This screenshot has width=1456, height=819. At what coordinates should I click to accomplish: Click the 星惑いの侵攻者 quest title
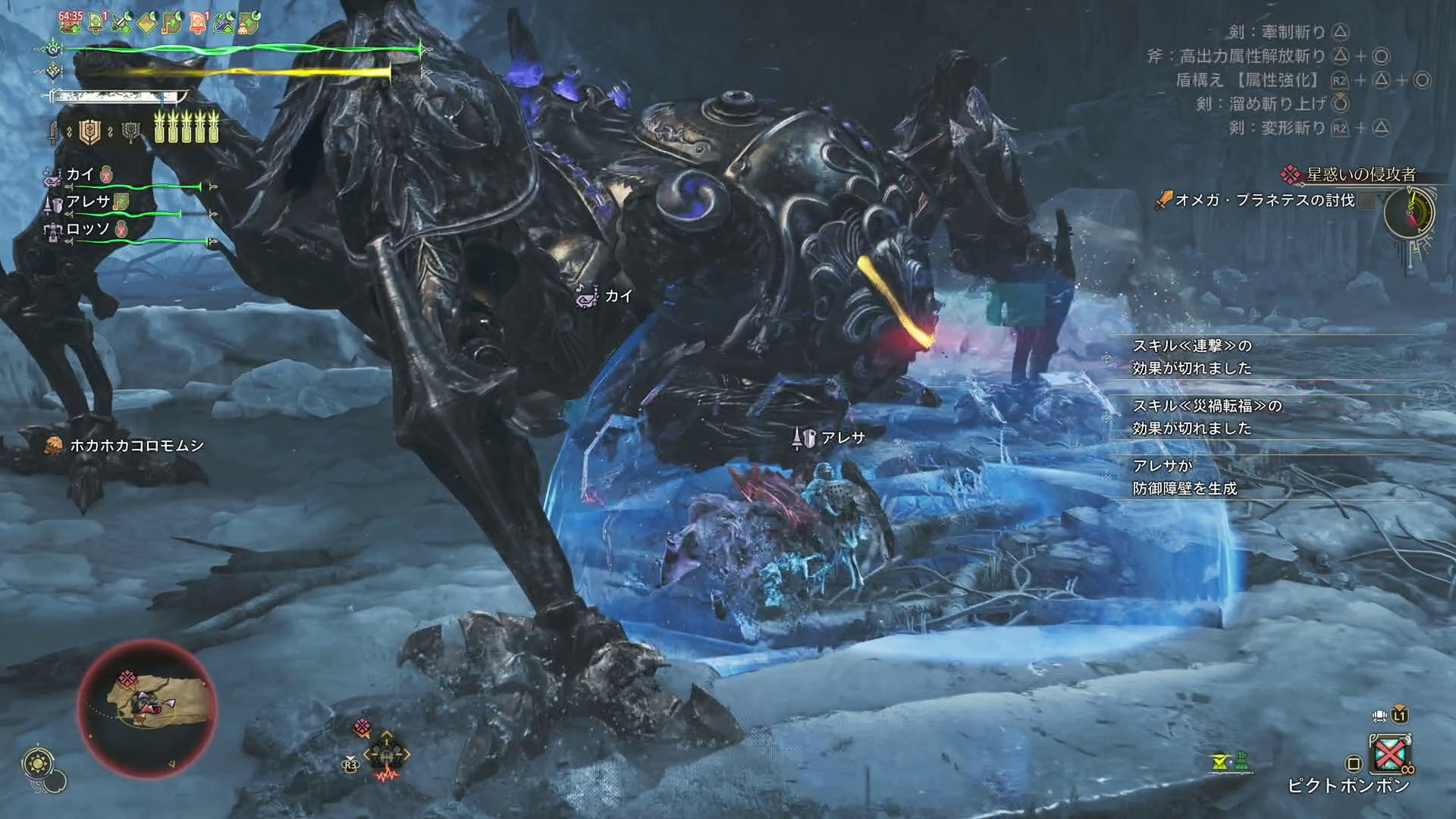click(1360, 174)
